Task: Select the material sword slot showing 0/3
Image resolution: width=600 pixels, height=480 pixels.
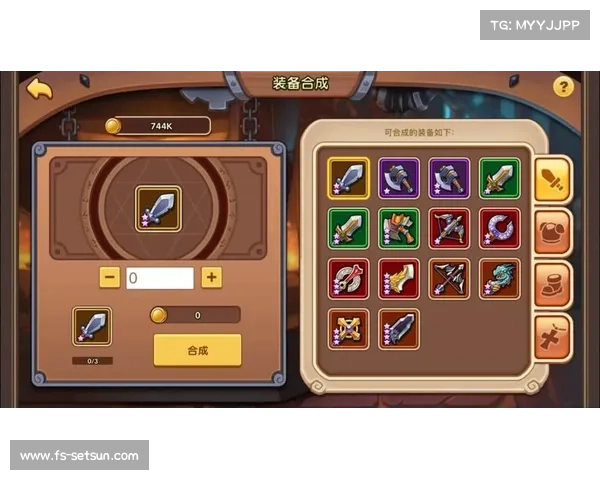Action: point(92,326)
